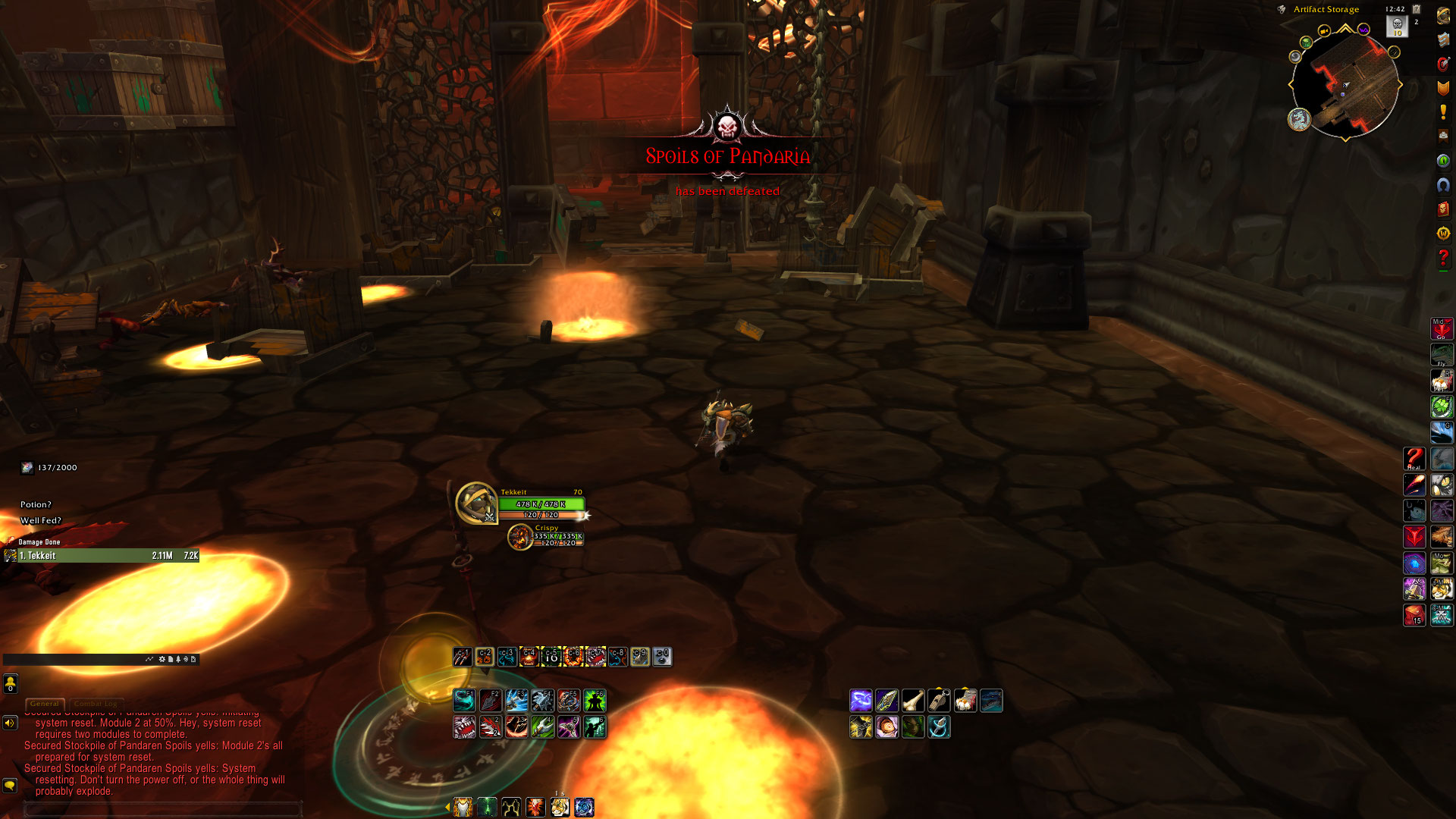The image size is (1456, 819).
Task: Open the Group Finder green eye button
Action: point(1442,161)
